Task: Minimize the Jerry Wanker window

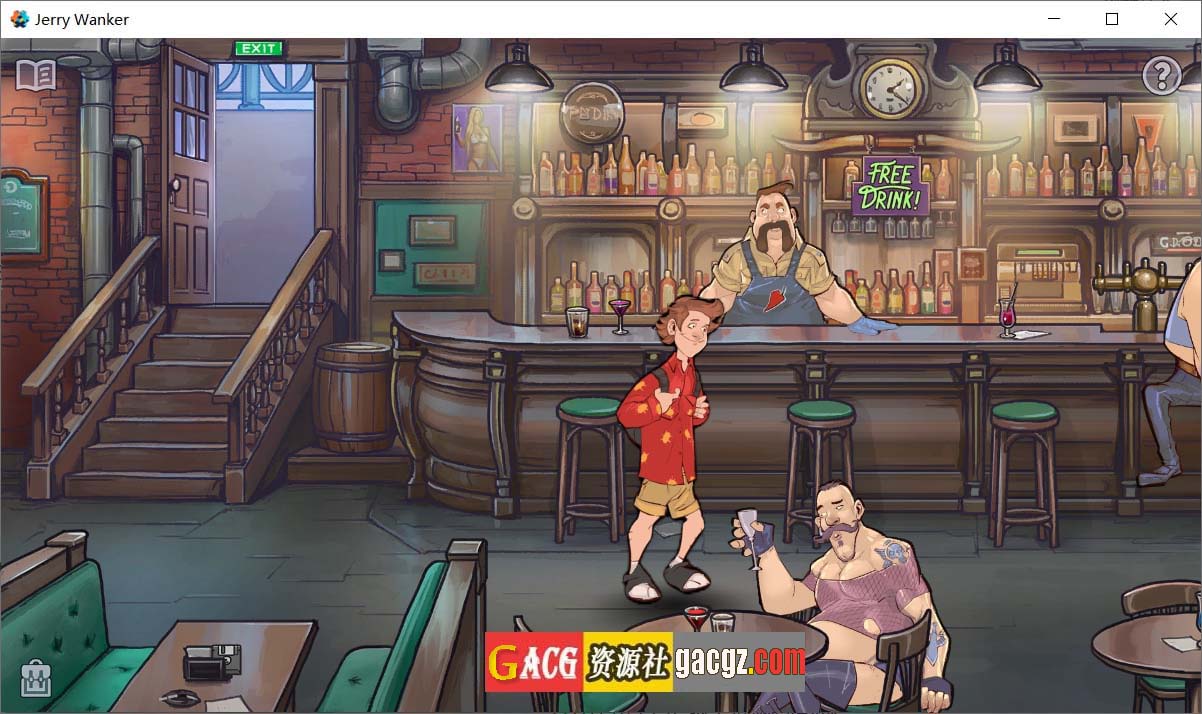Action: tap(1053, 19)
